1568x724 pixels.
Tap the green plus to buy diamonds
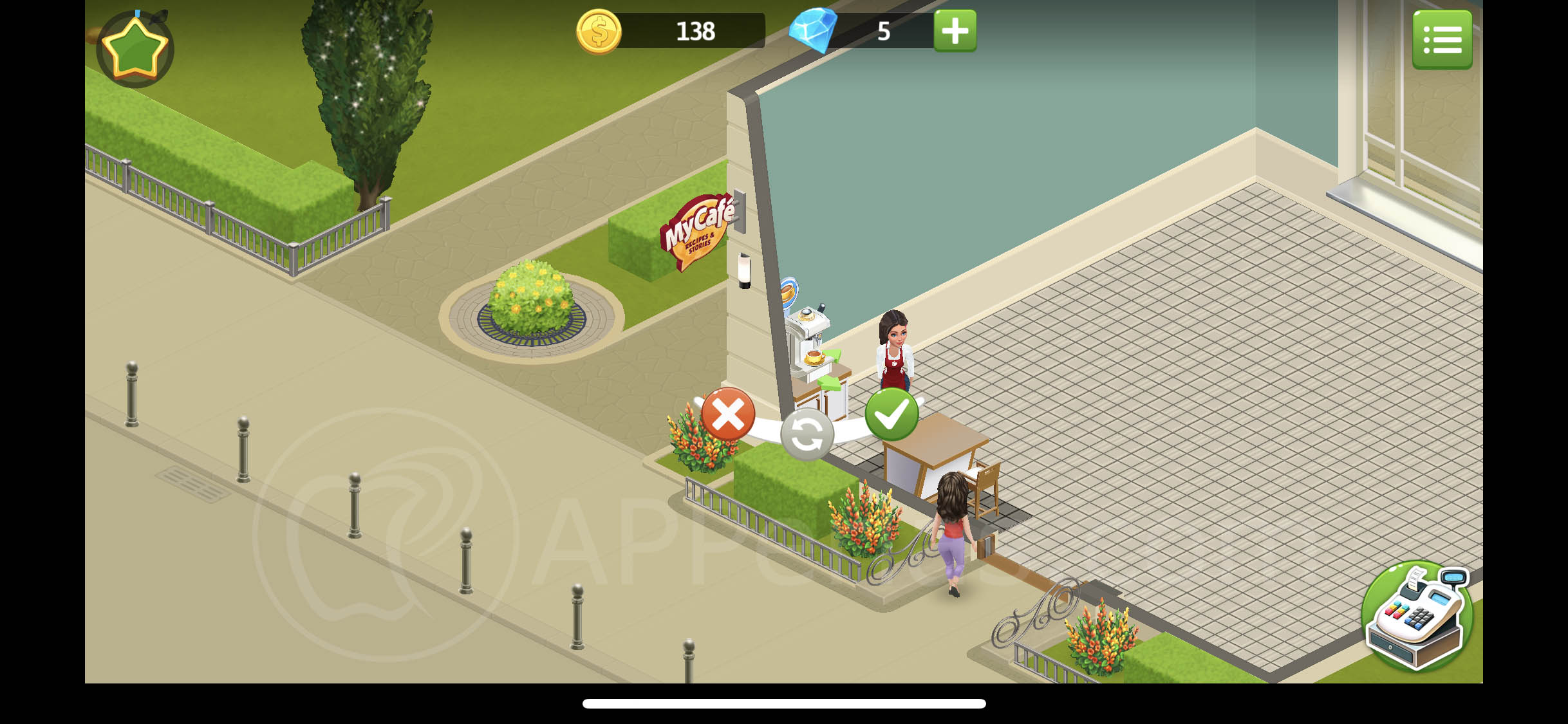click(955, 31)
